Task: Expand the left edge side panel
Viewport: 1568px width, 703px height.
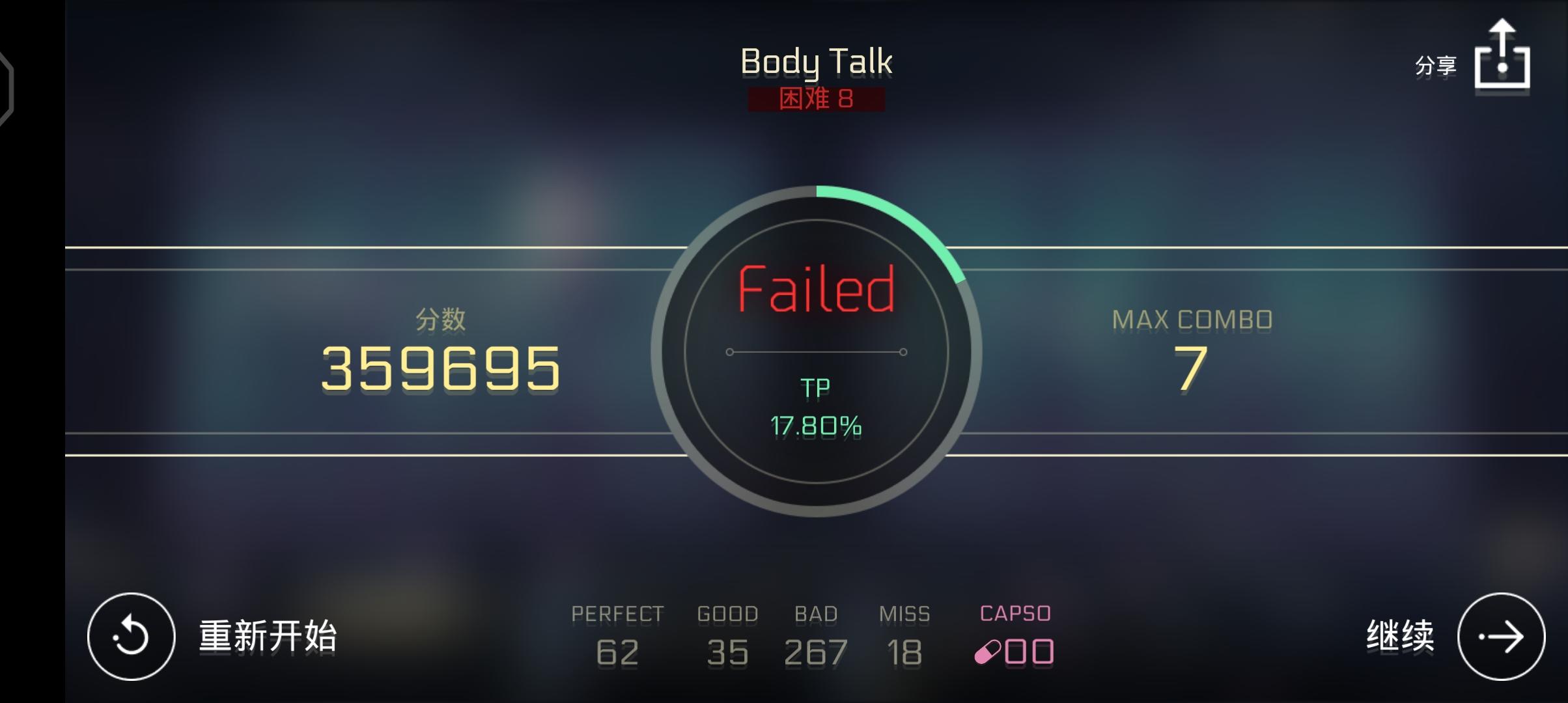Action: 7,88
